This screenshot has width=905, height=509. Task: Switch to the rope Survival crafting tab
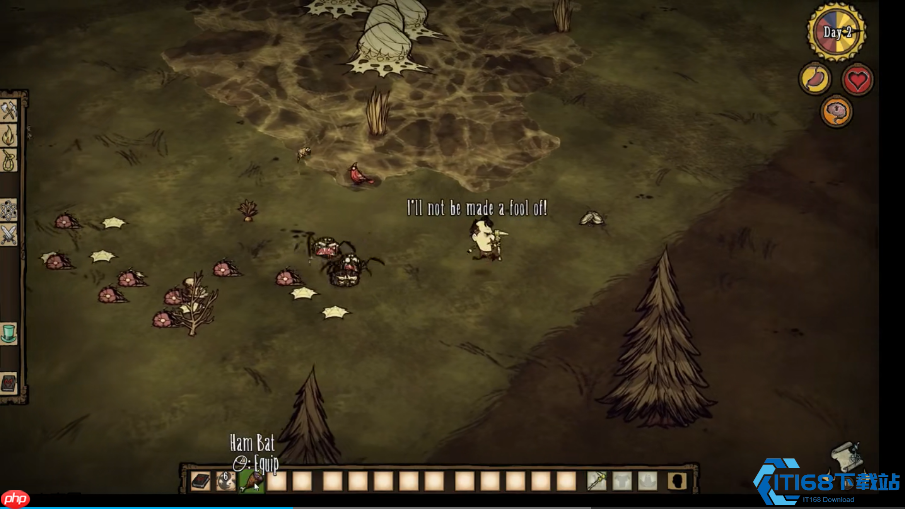9,160
